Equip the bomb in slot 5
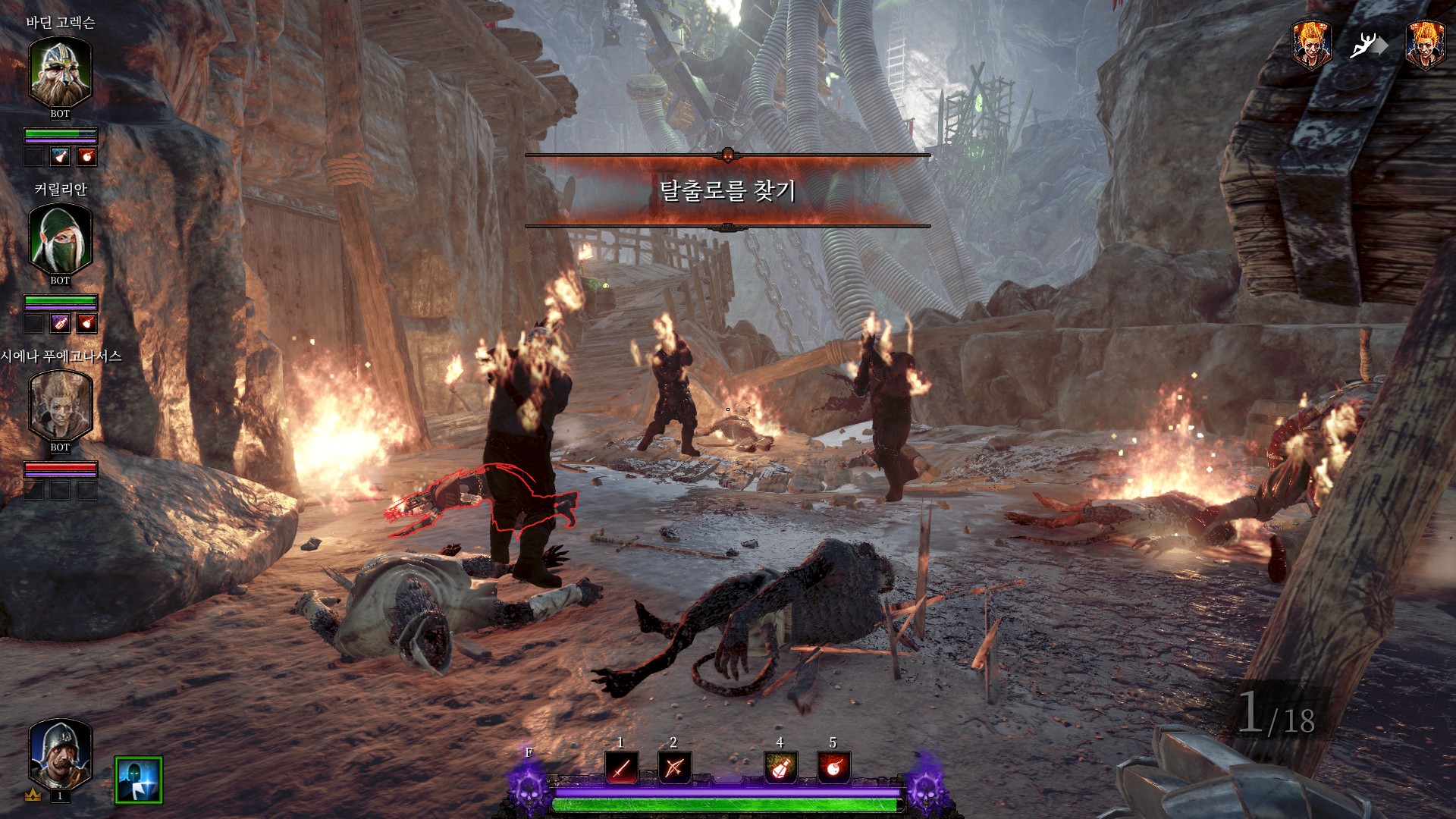 coord(833,768)
